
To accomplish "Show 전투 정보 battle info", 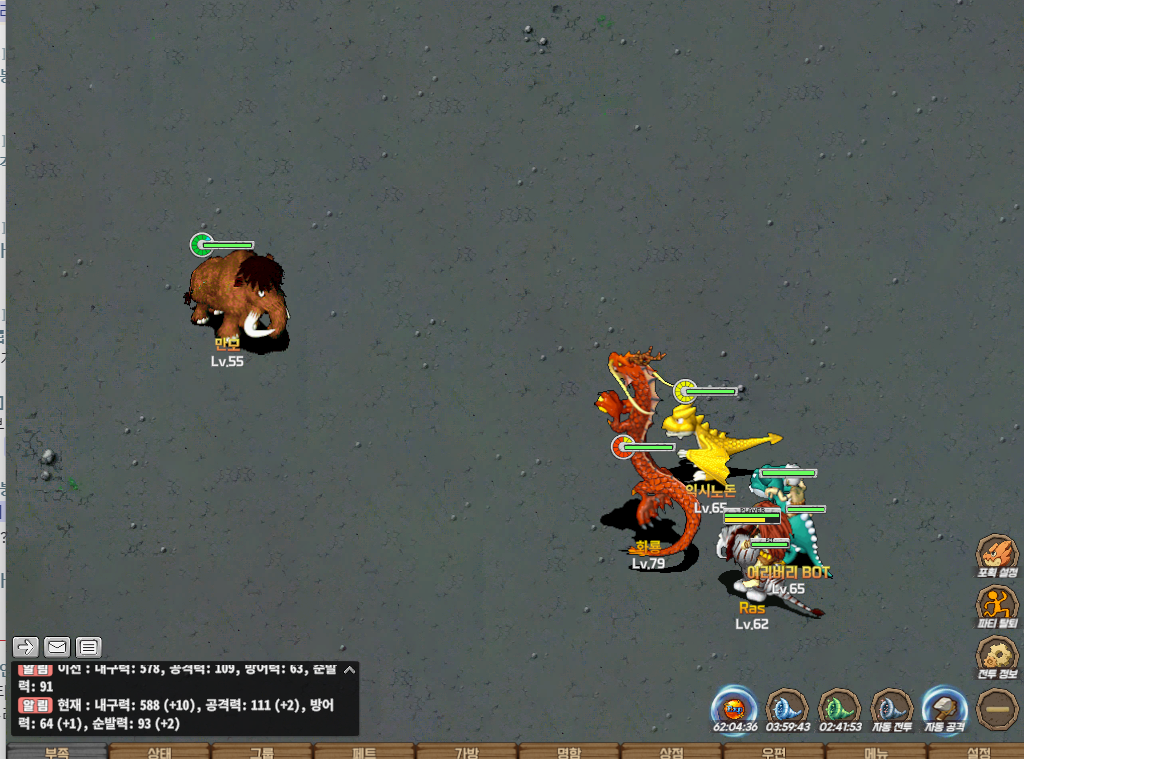I will 997,656.
